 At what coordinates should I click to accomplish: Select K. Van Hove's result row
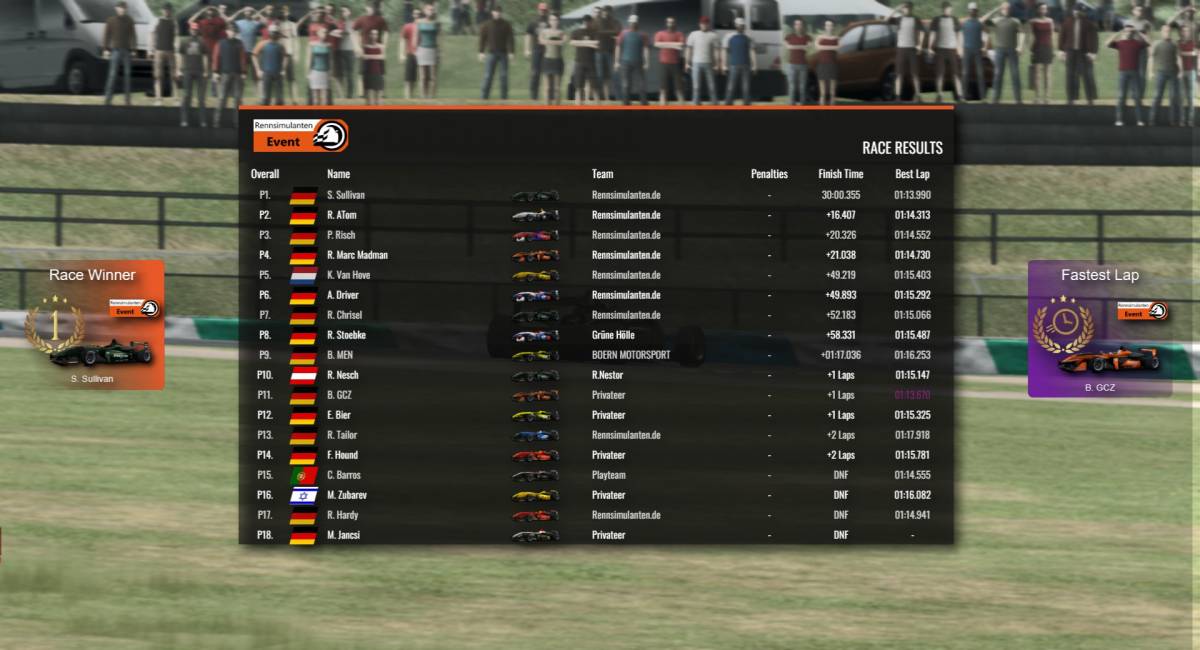tap(595, 275)
